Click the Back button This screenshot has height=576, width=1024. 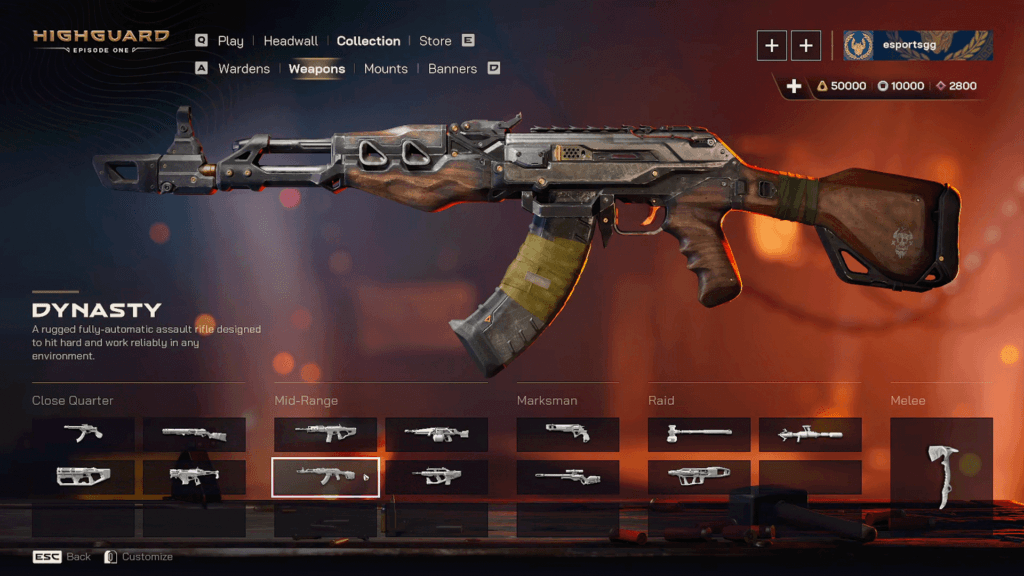click(62, 557)
